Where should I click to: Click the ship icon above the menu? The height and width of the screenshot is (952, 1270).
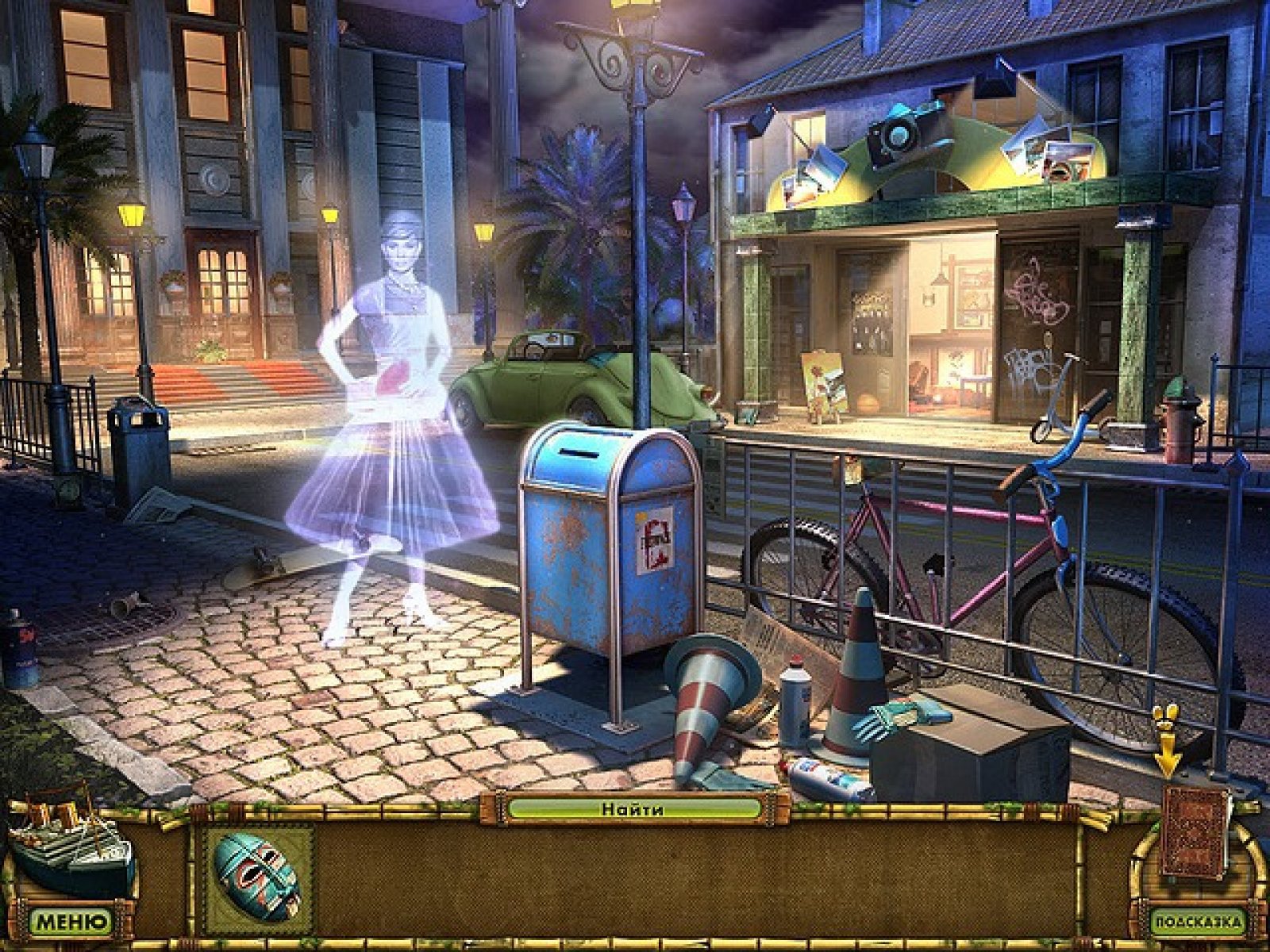pos(71,847)
